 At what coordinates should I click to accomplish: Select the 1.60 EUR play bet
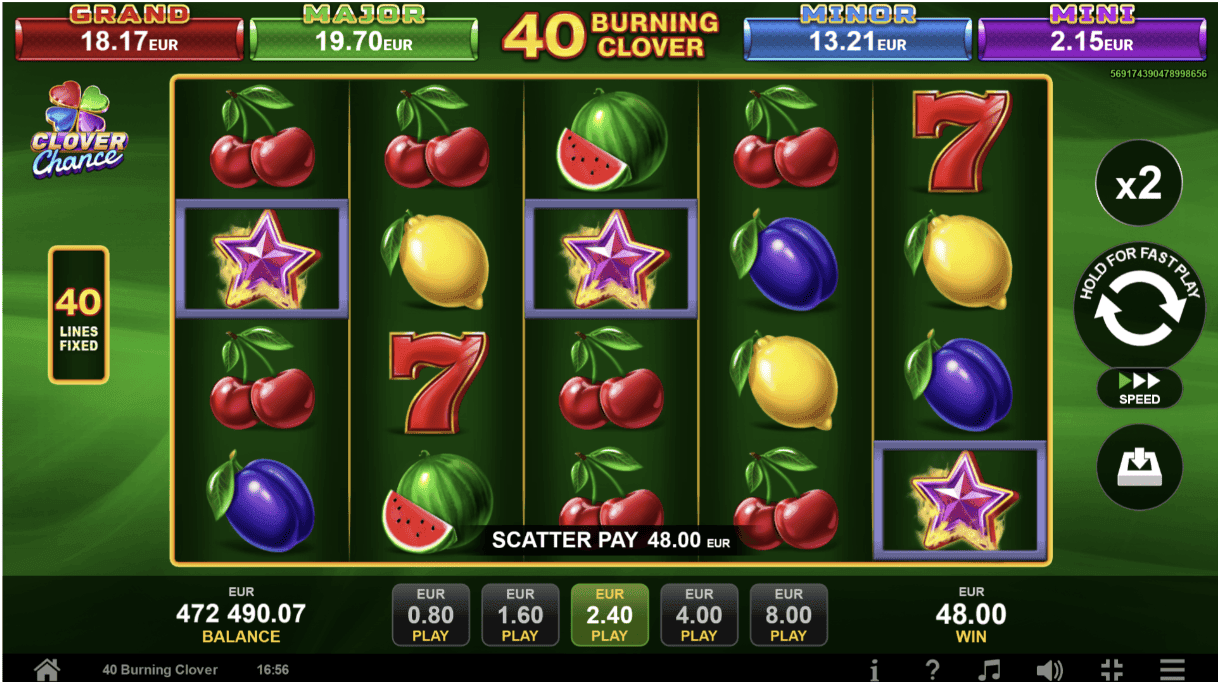[x=520, y=615]
